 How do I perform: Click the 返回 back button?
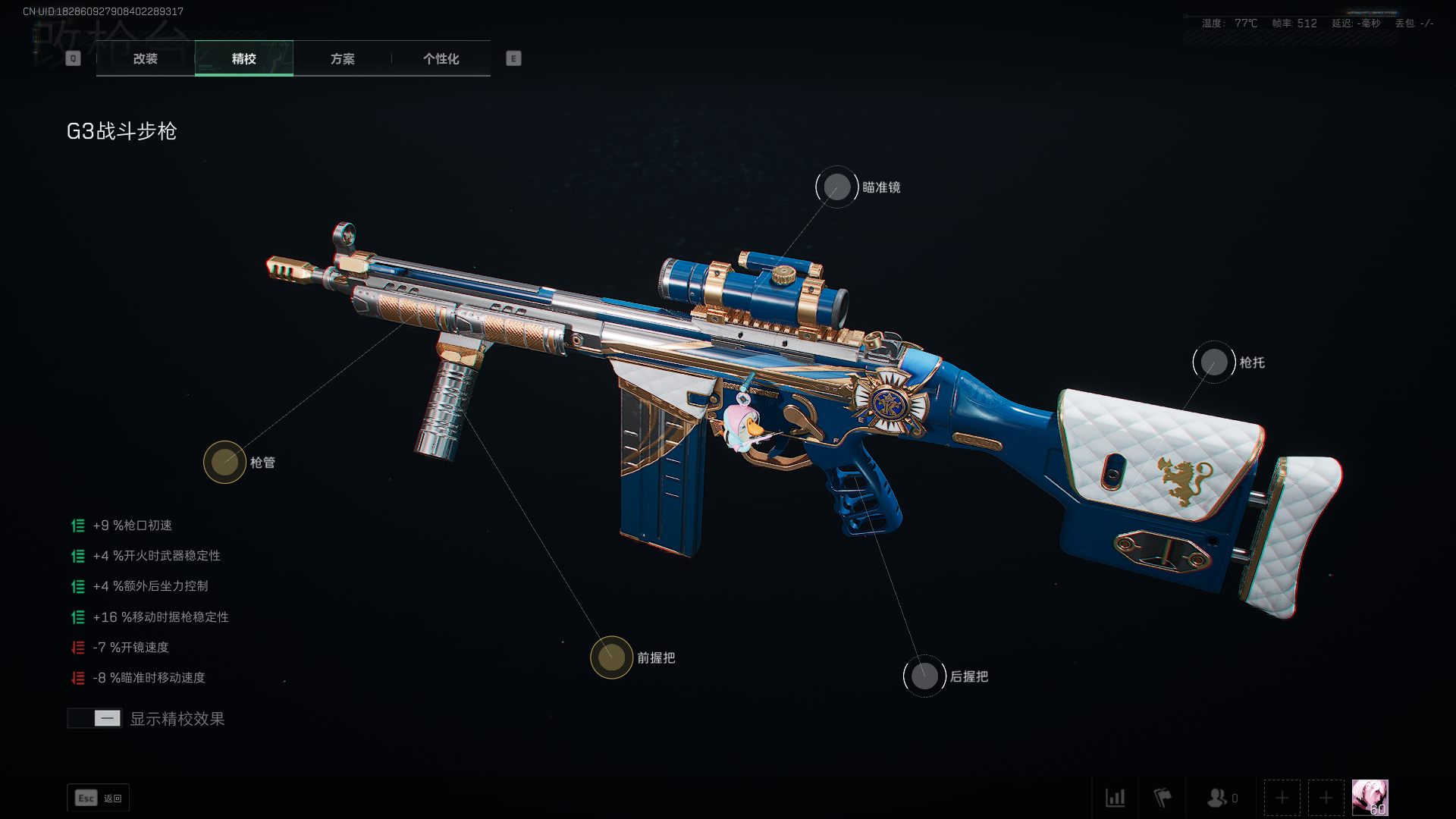pos(99,798)
